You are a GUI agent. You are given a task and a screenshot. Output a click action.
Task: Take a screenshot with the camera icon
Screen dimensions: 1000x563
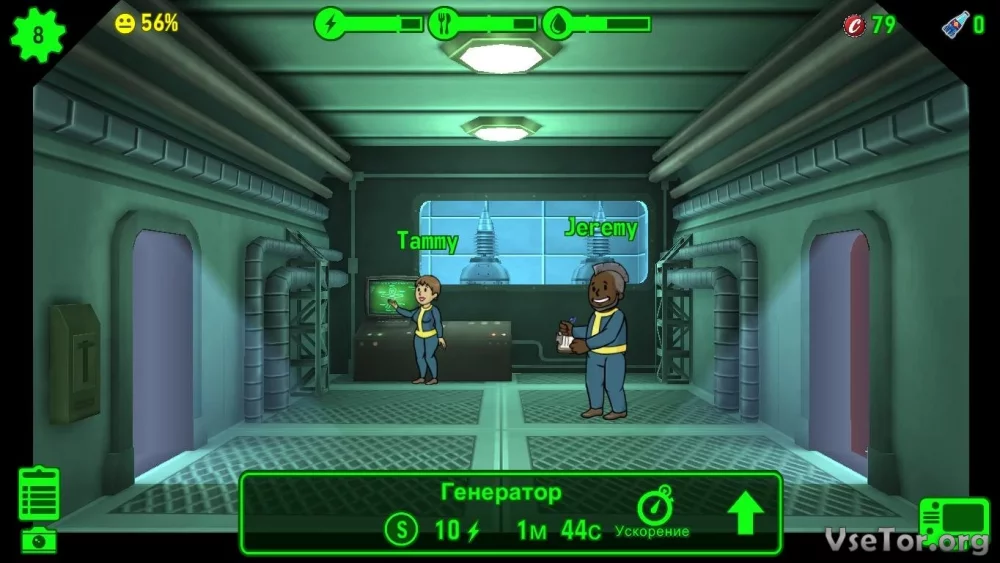coord(39,540)
